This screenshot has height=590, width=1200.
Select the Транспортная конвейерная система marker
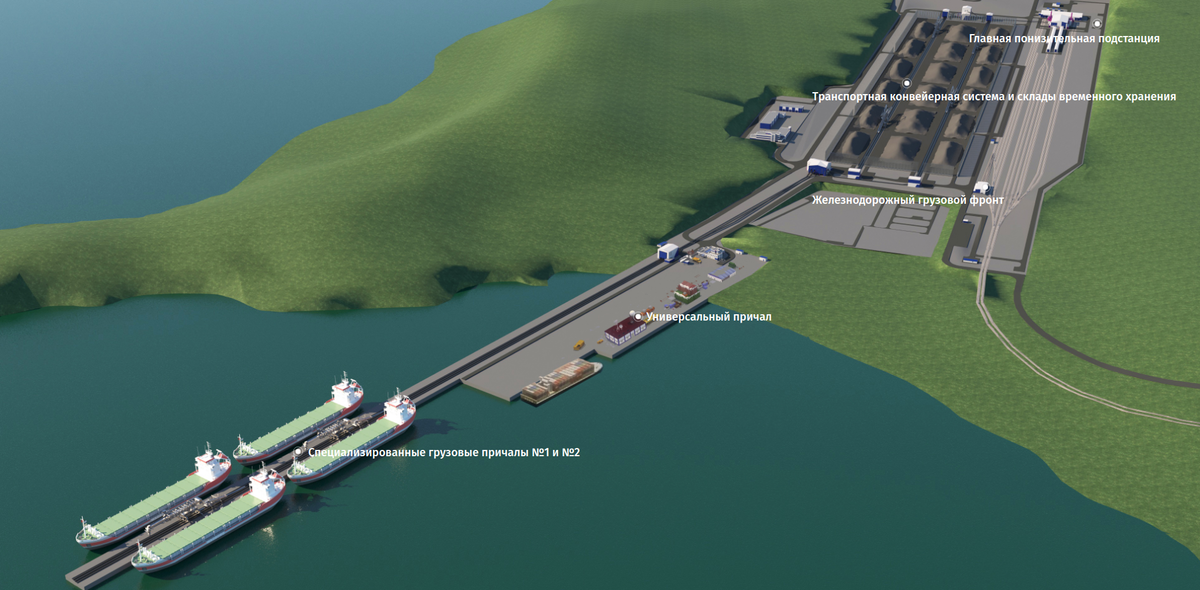[x=907, y=83]
